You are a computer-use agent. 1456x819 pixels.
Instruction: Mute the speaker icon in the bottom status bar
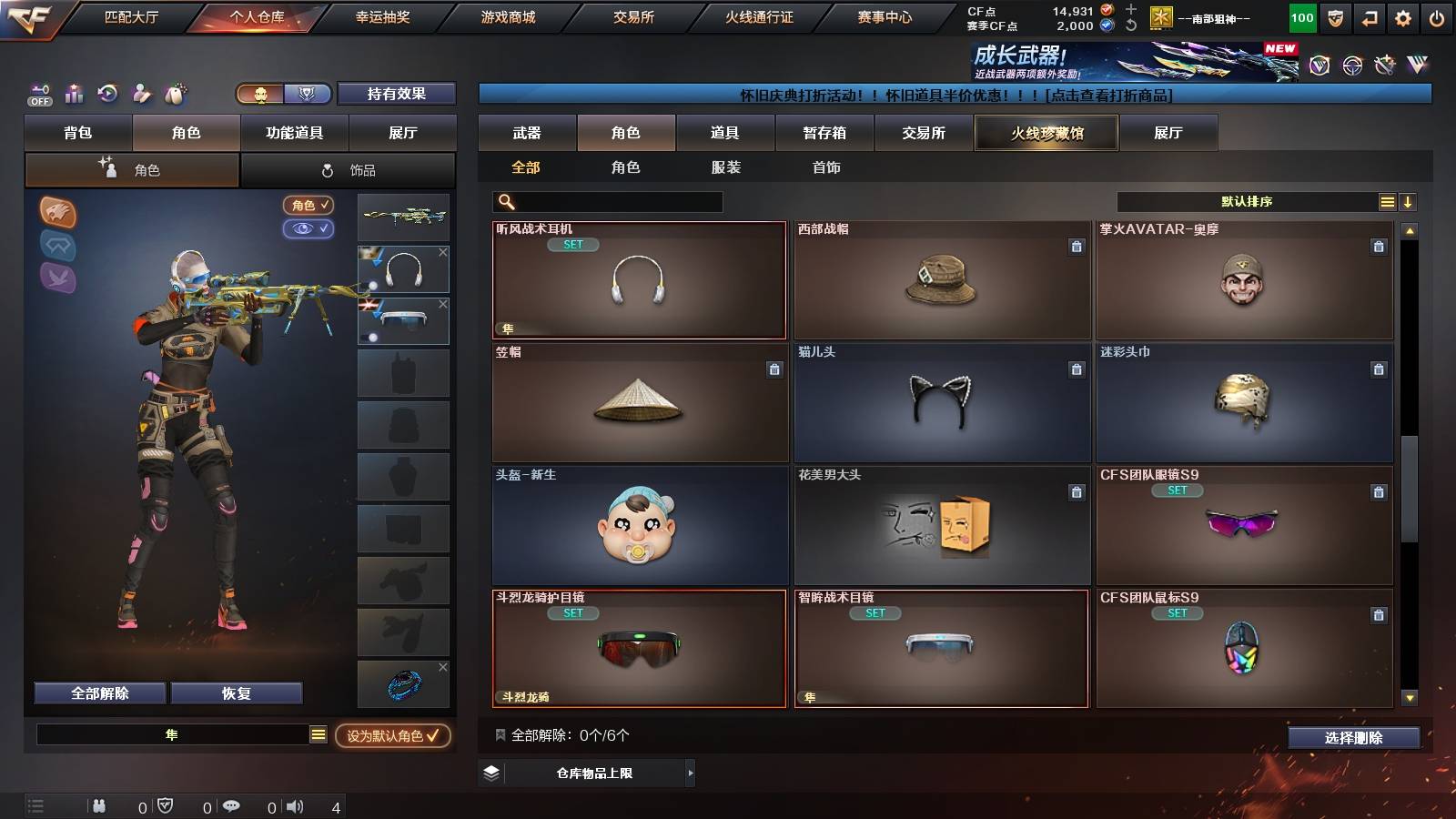(296, 805)
